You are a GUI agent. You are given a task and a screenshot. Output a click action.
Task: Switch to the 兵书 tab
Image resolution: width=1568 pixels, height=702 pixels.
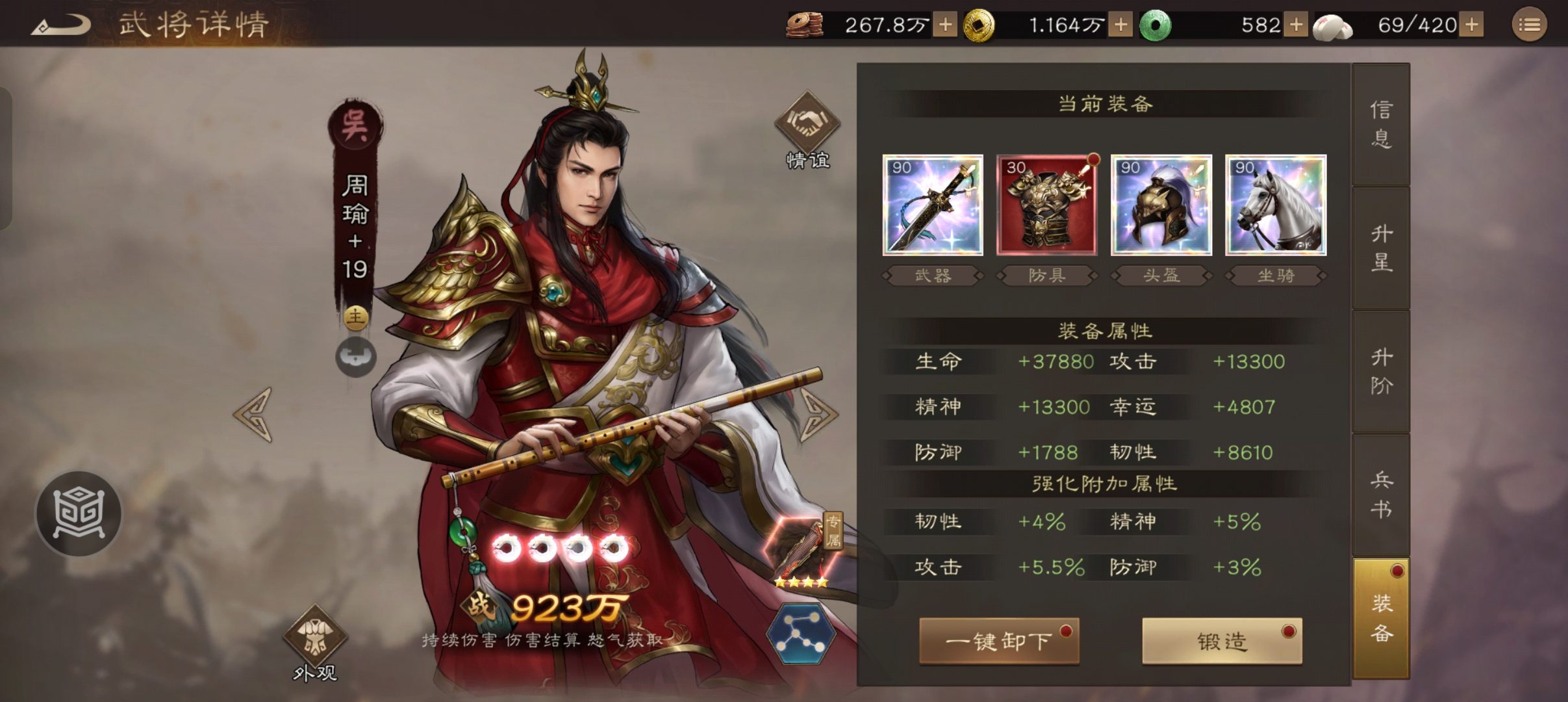tap(1380, 494)
